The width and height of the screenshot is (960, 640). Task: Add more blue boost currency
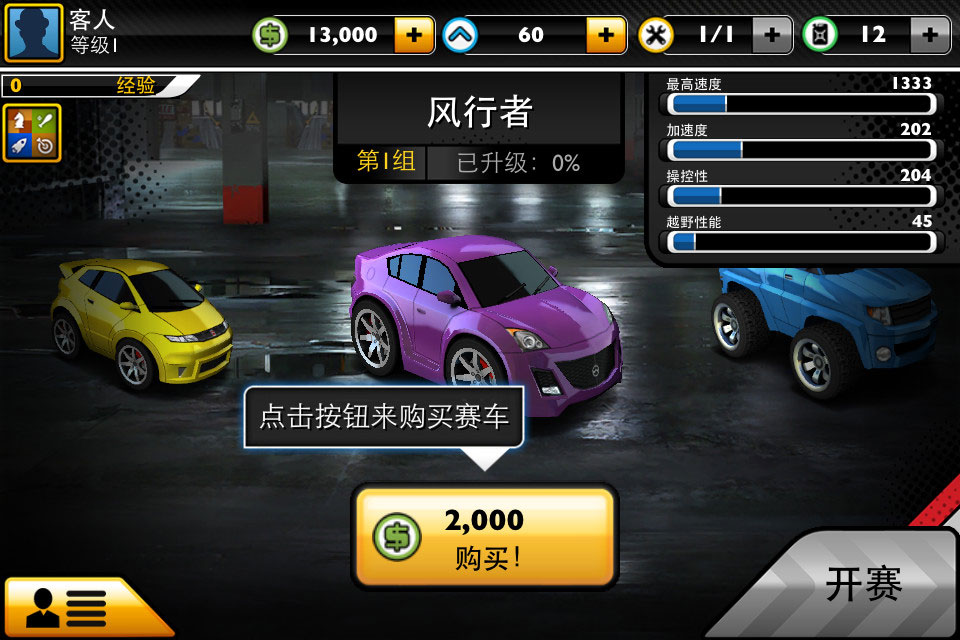pyautogui.click(x=605, y=35)
